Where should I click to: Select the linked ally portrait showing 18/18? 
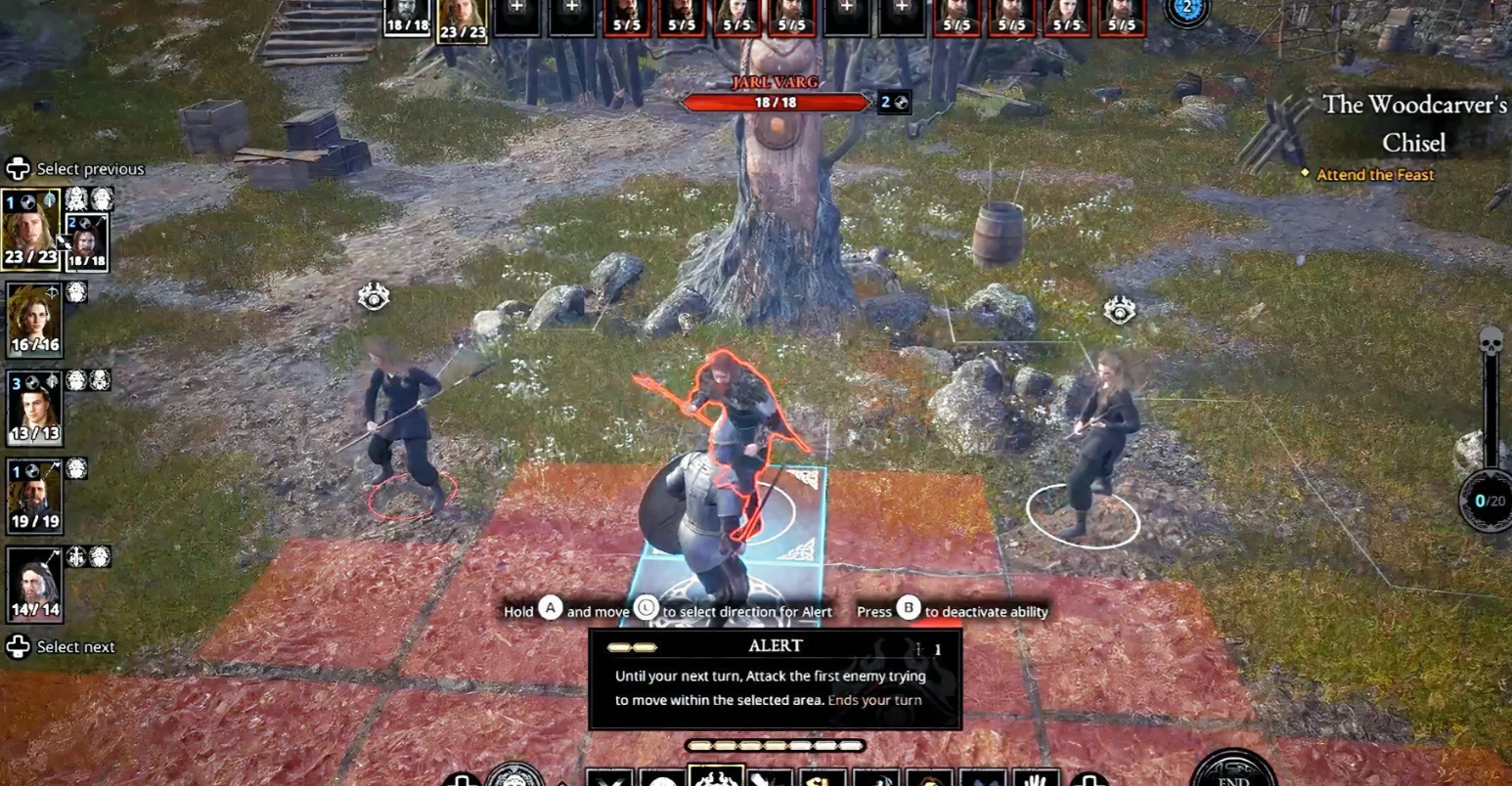tap(87, 241)
